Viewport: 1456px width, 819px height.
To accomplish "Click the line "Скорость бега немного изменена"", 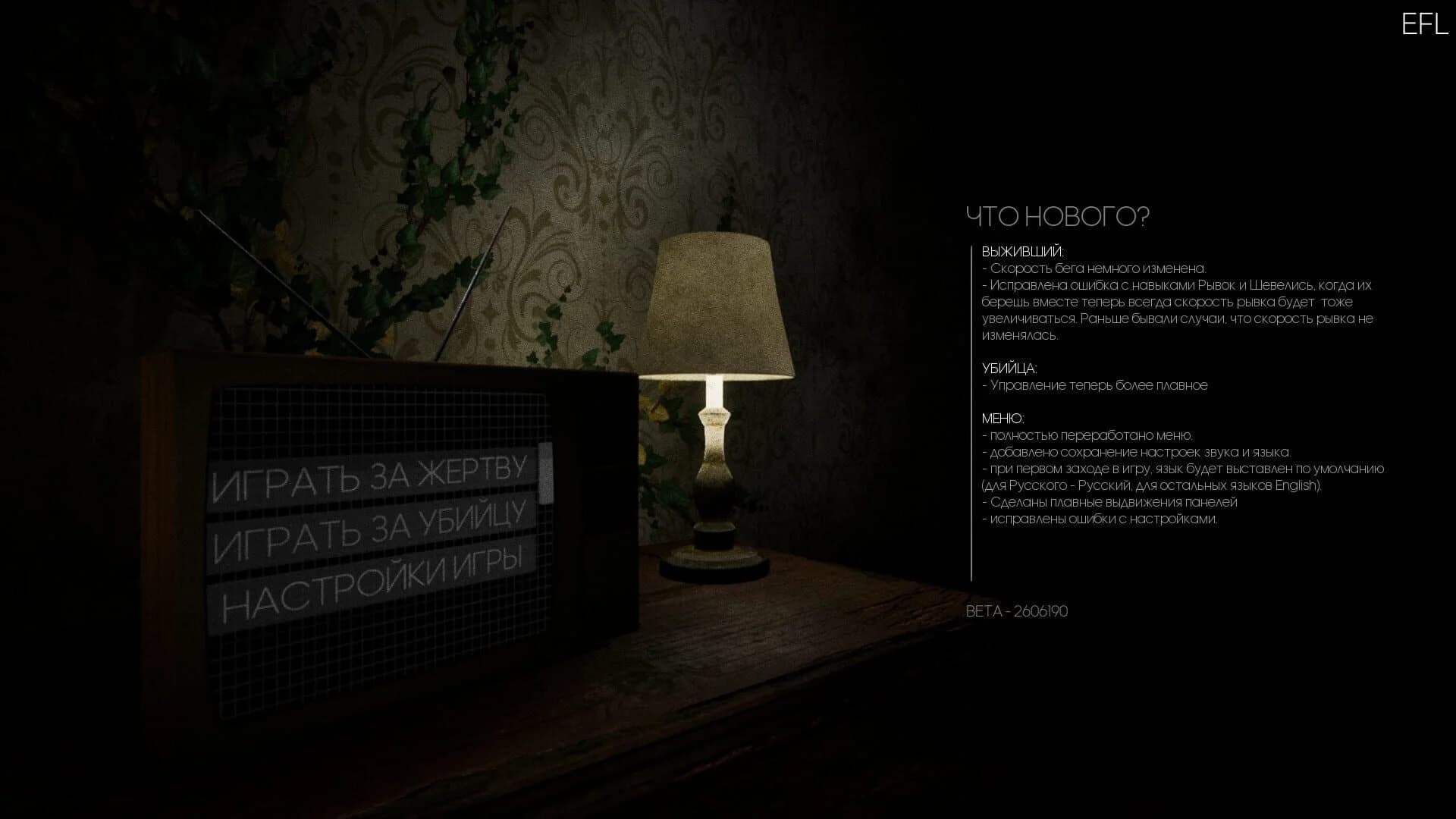I will pyautogui.click(x=1092, y=268).
